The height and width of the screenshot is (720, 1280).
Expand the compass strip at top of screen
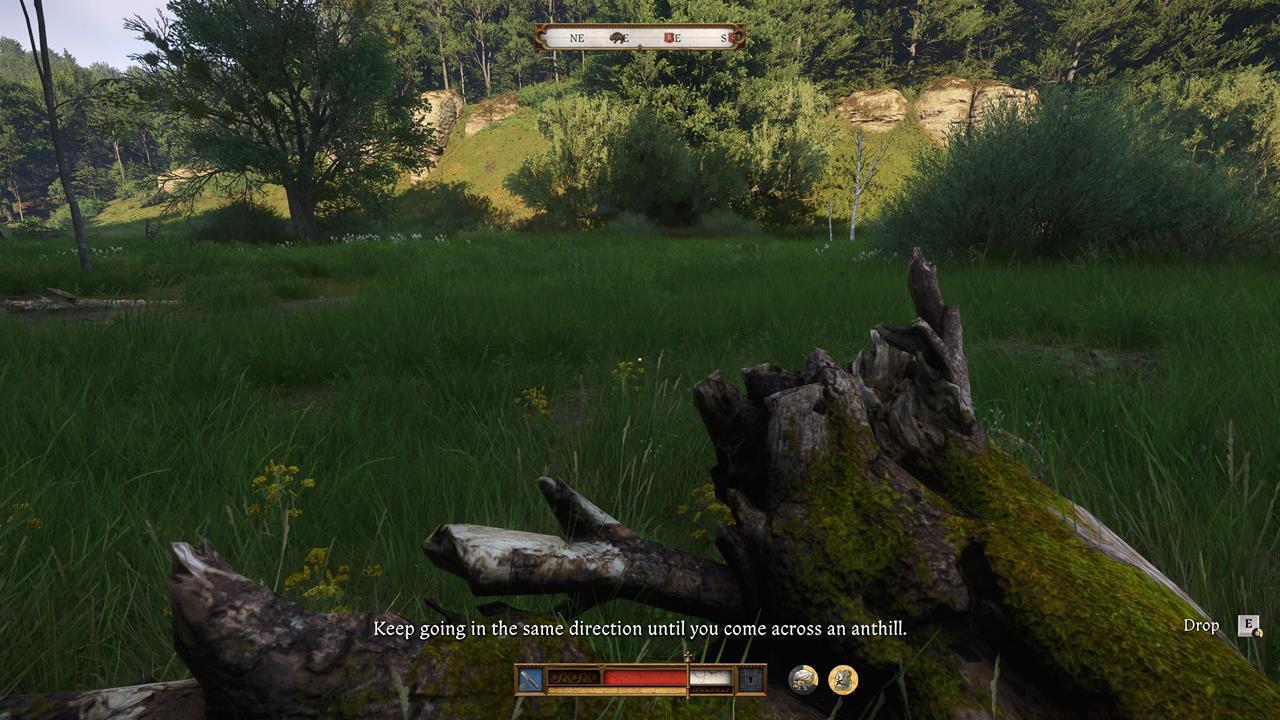[640, 38]
